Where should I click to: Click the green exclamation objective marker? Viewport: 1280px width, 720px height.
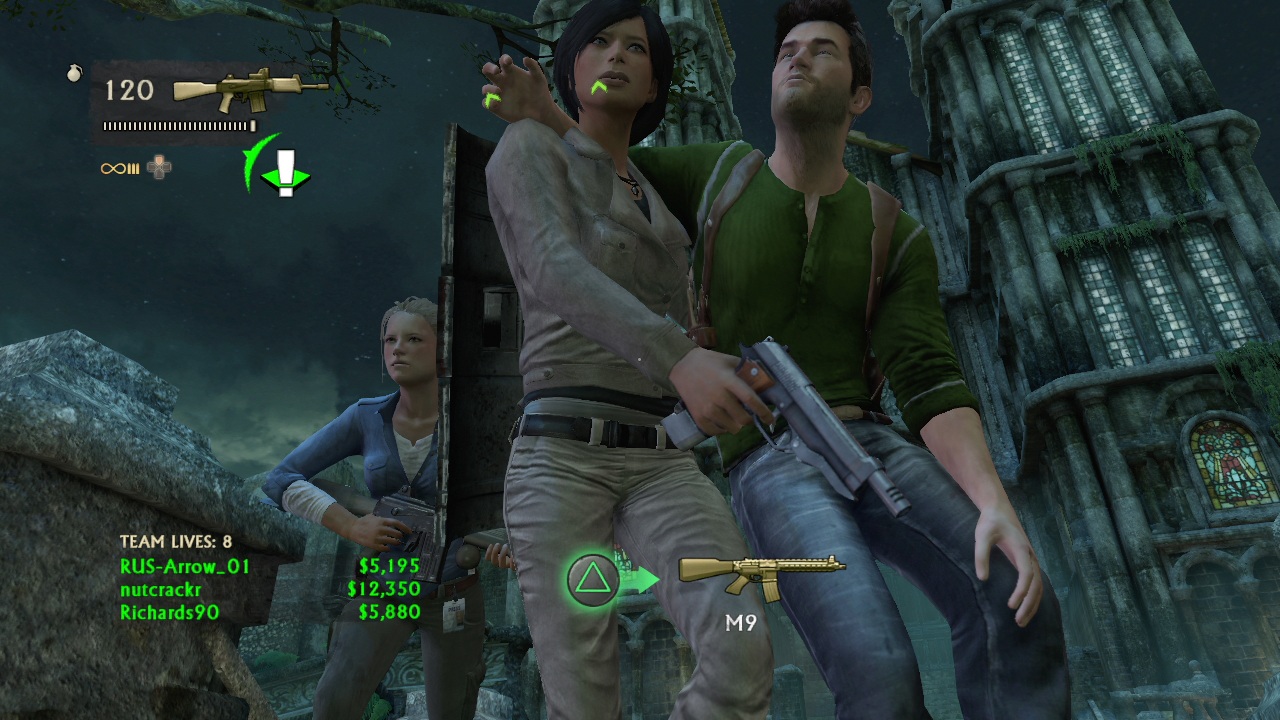tap(286, 174)
